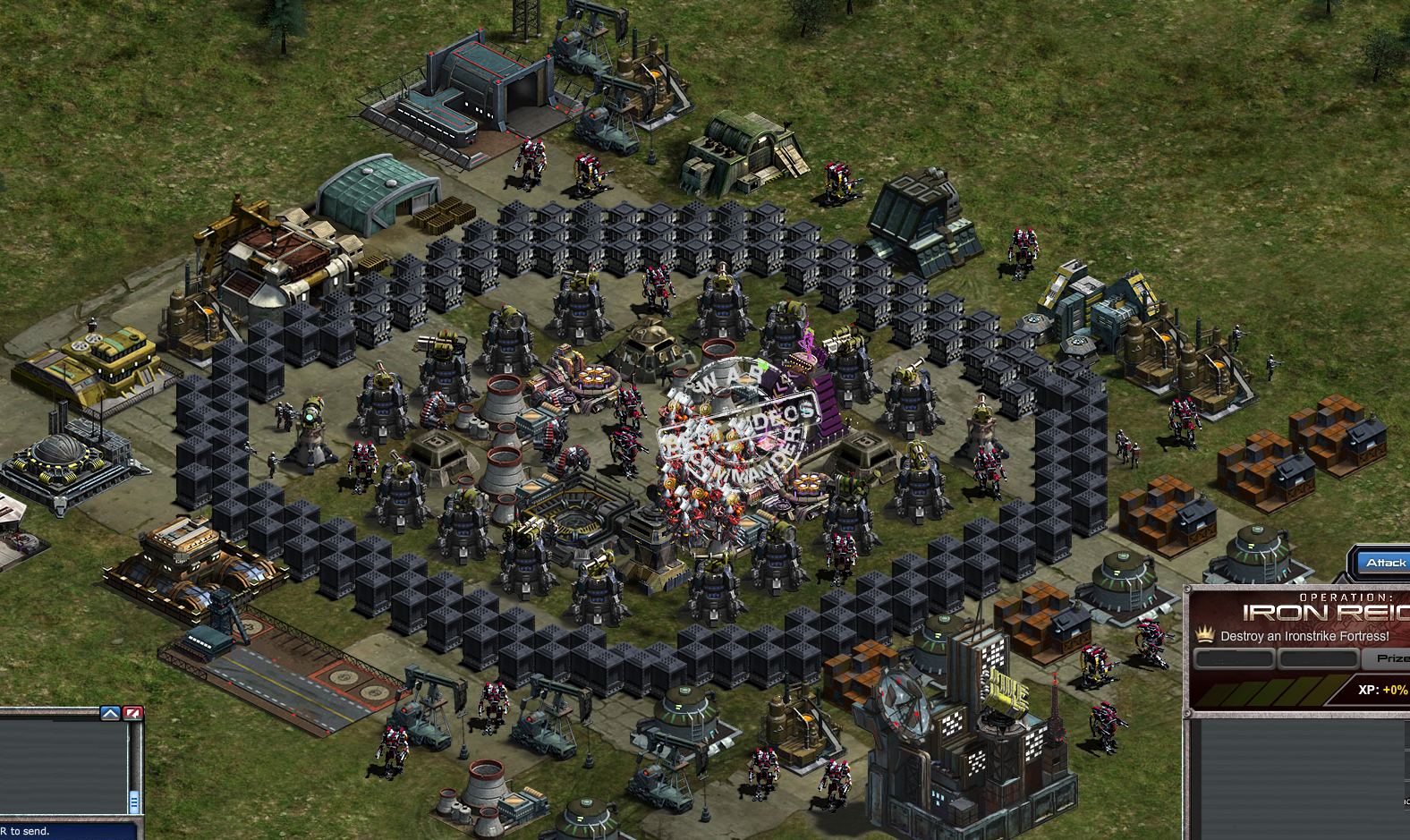Click the Attack button

(1385, 562)
